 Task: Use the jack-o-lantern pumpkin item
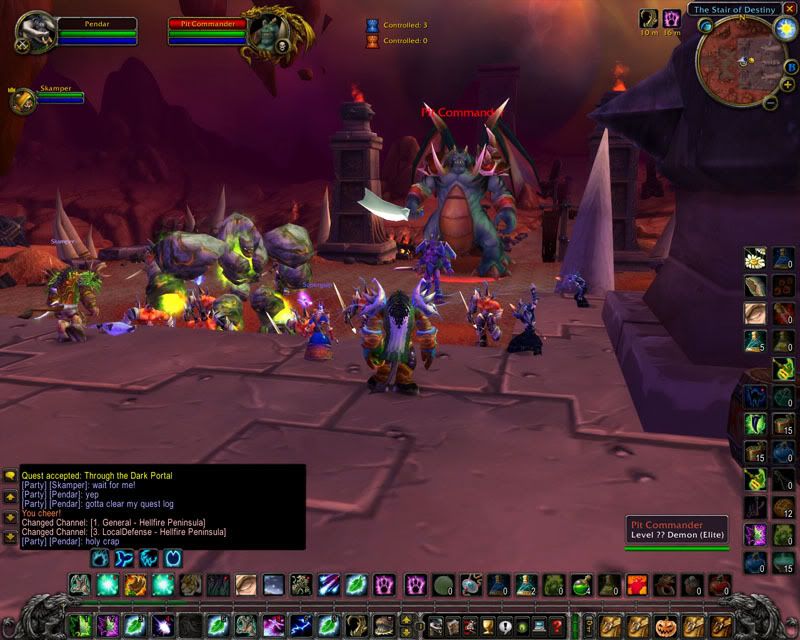[664, 625]
